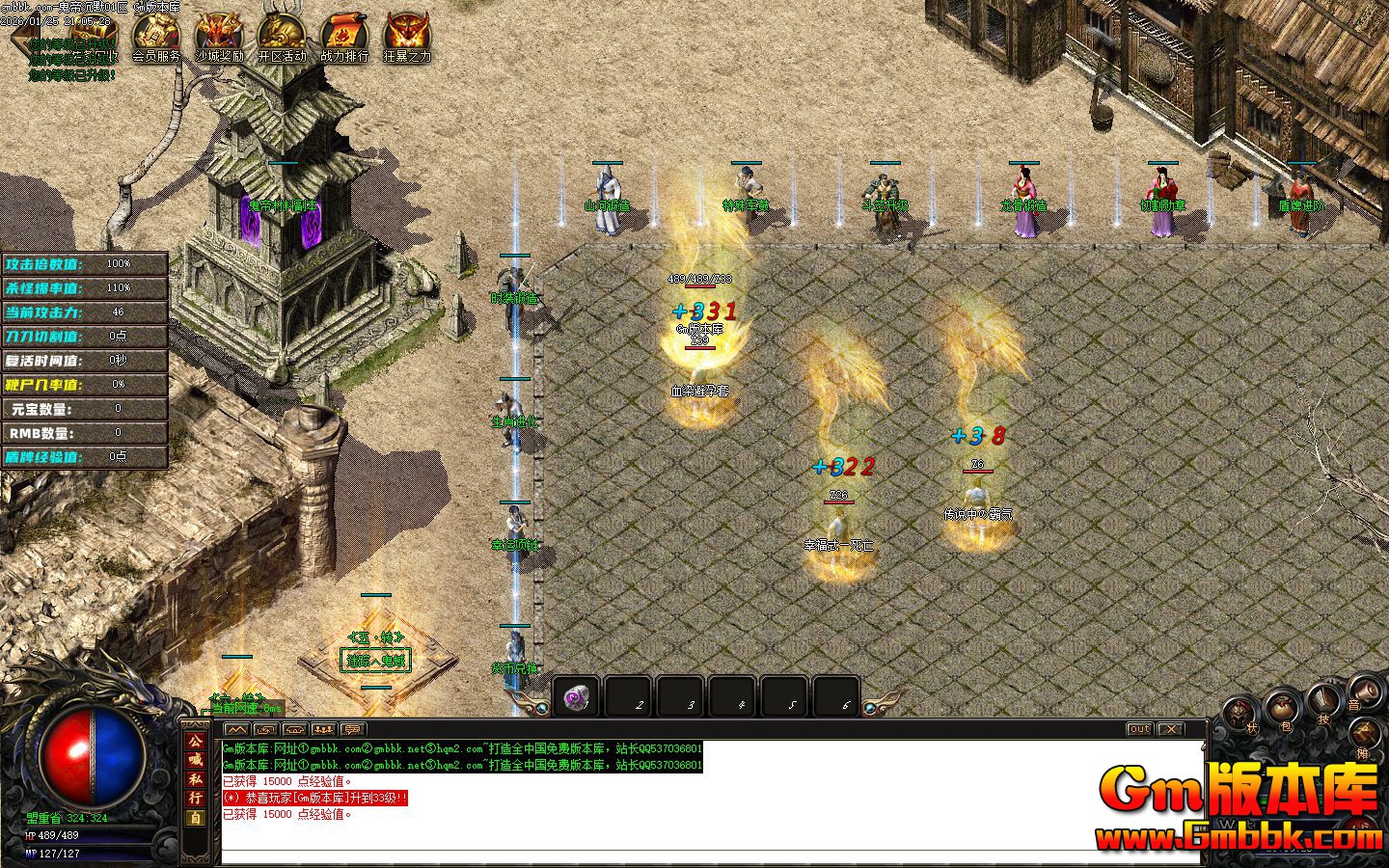Switch to the 公 public chat channel
Screen dimensions: 1389x868
pos(195,742)
